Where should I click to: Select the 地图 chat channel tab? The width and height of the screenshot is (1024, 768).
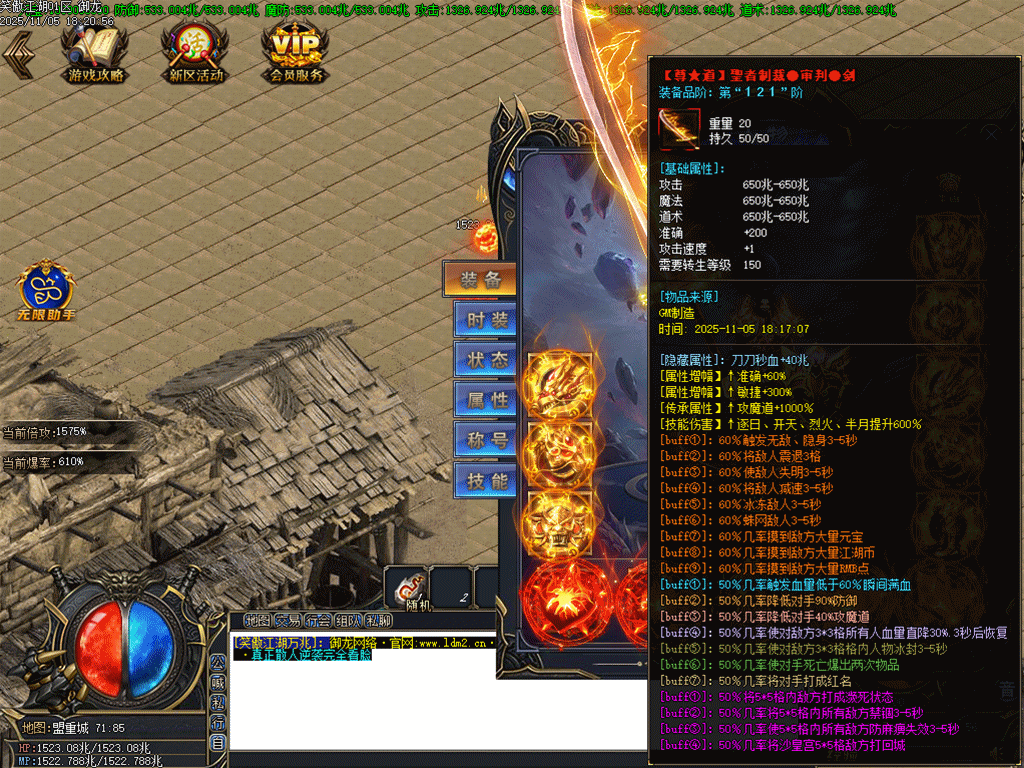258,620
